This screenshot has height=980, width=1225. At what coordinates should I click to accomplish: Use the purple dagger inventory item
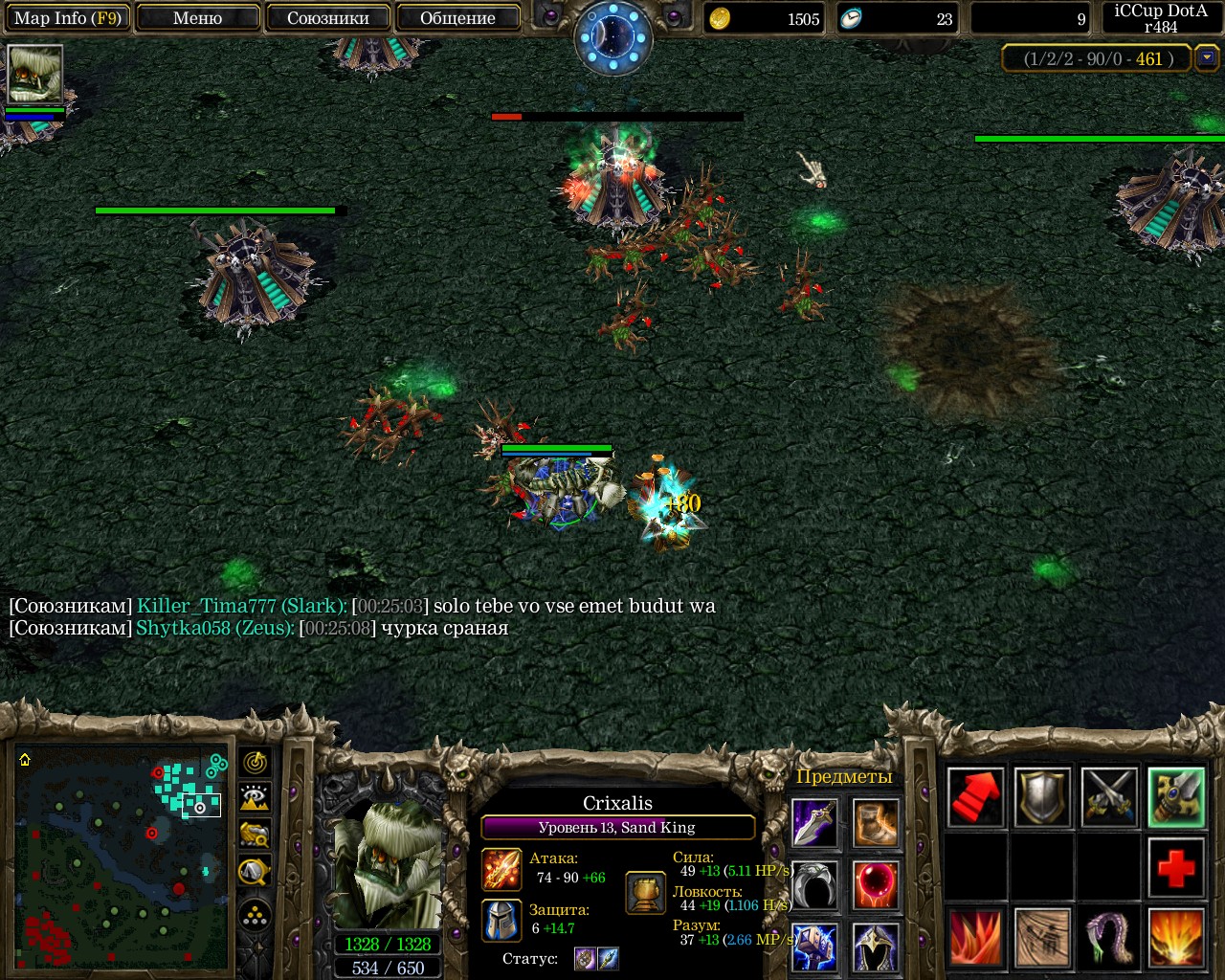(x=815, y=824)
